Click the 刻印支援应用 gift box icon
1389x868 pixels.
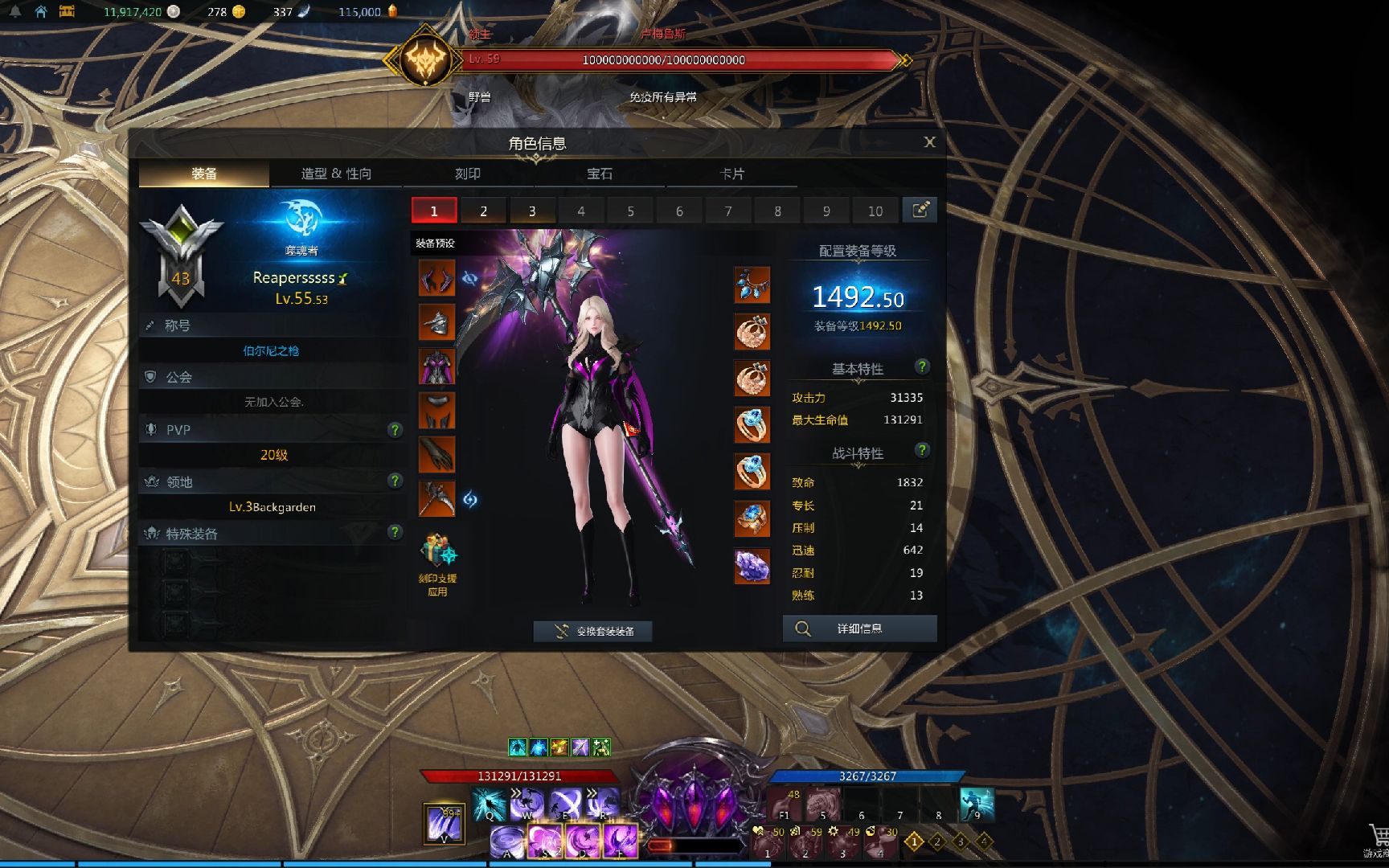pos(437,553)
